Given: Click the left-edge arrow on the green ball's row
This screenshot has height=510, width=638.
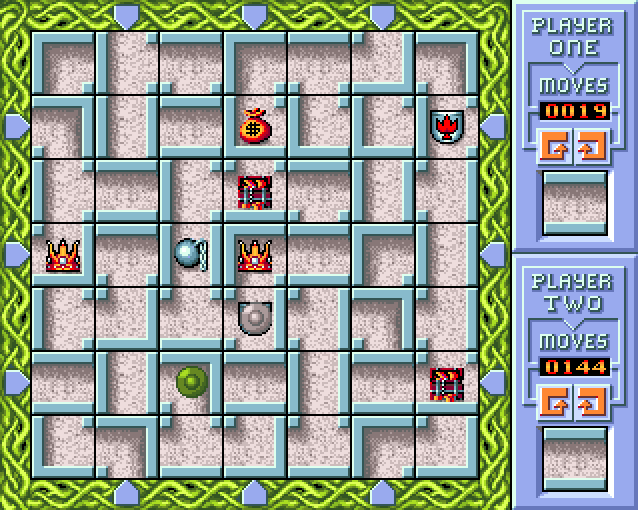Looking at the screenshot, I should click(15, 382).
